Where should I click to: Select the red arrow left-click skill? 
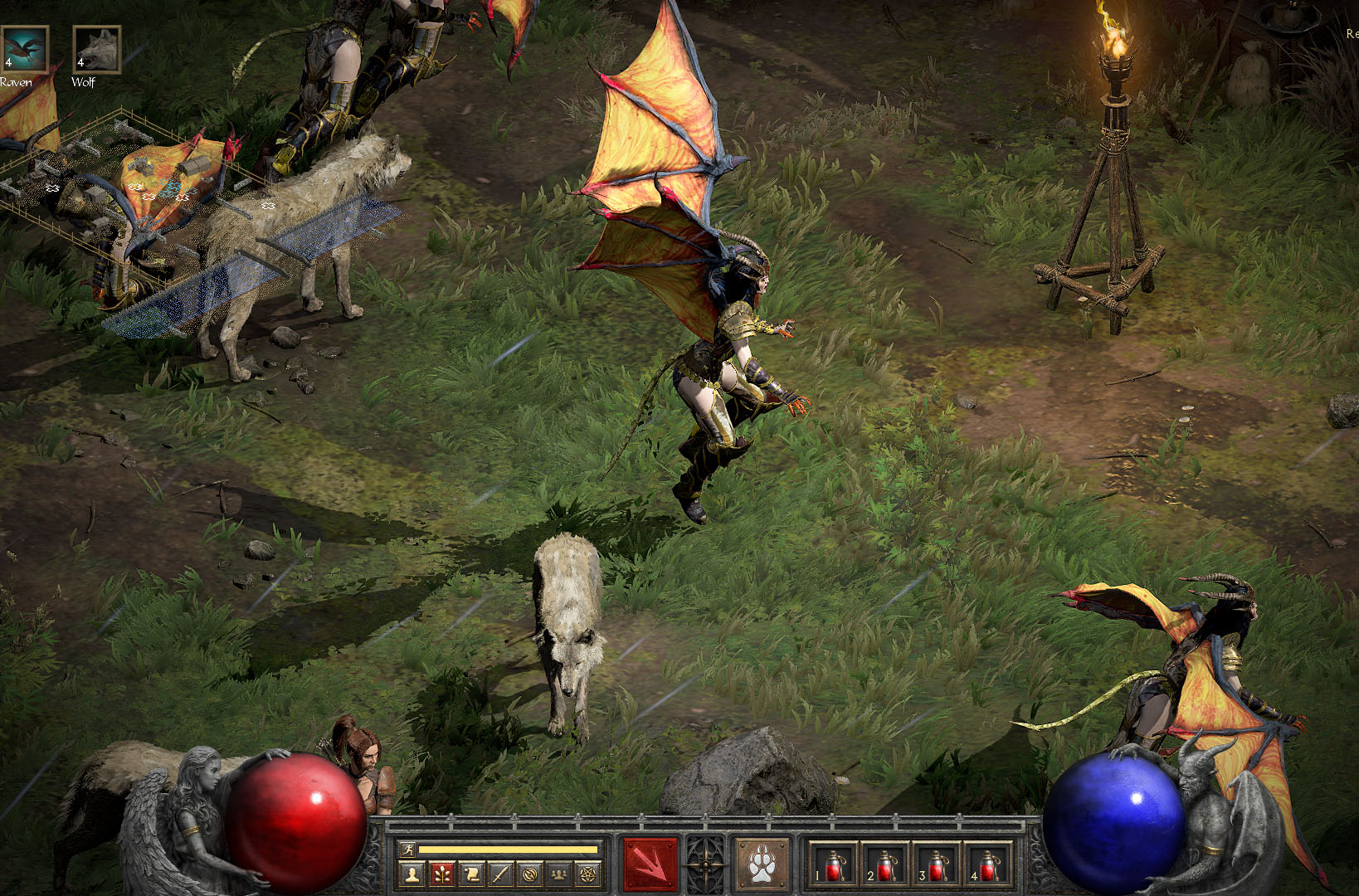tap(650, 864)
